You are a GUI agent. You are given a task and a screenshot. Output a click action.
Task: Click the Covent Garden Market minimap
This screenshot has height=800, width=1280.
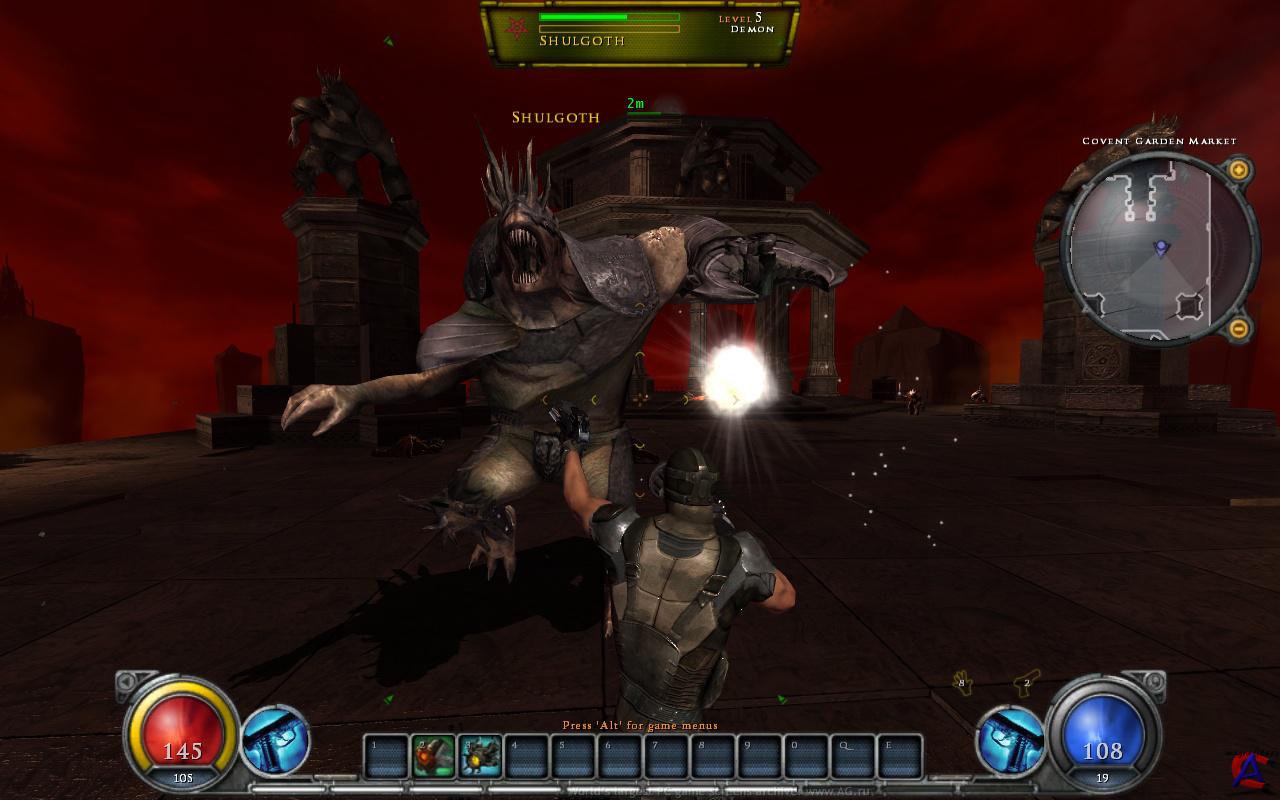tap(1159, 248)
